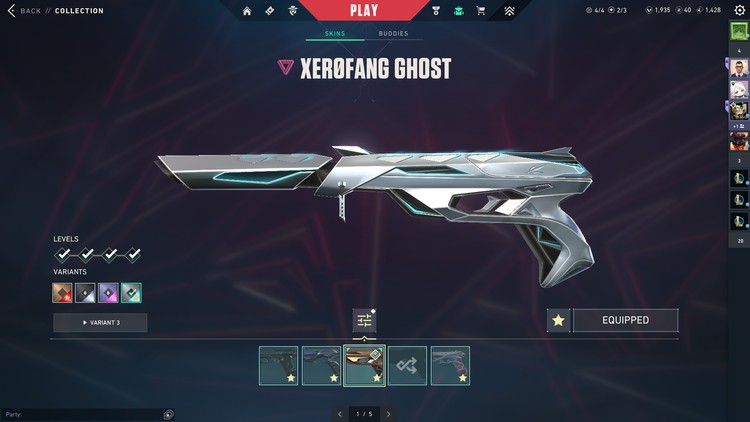Open the agents icon

[292, 11]
